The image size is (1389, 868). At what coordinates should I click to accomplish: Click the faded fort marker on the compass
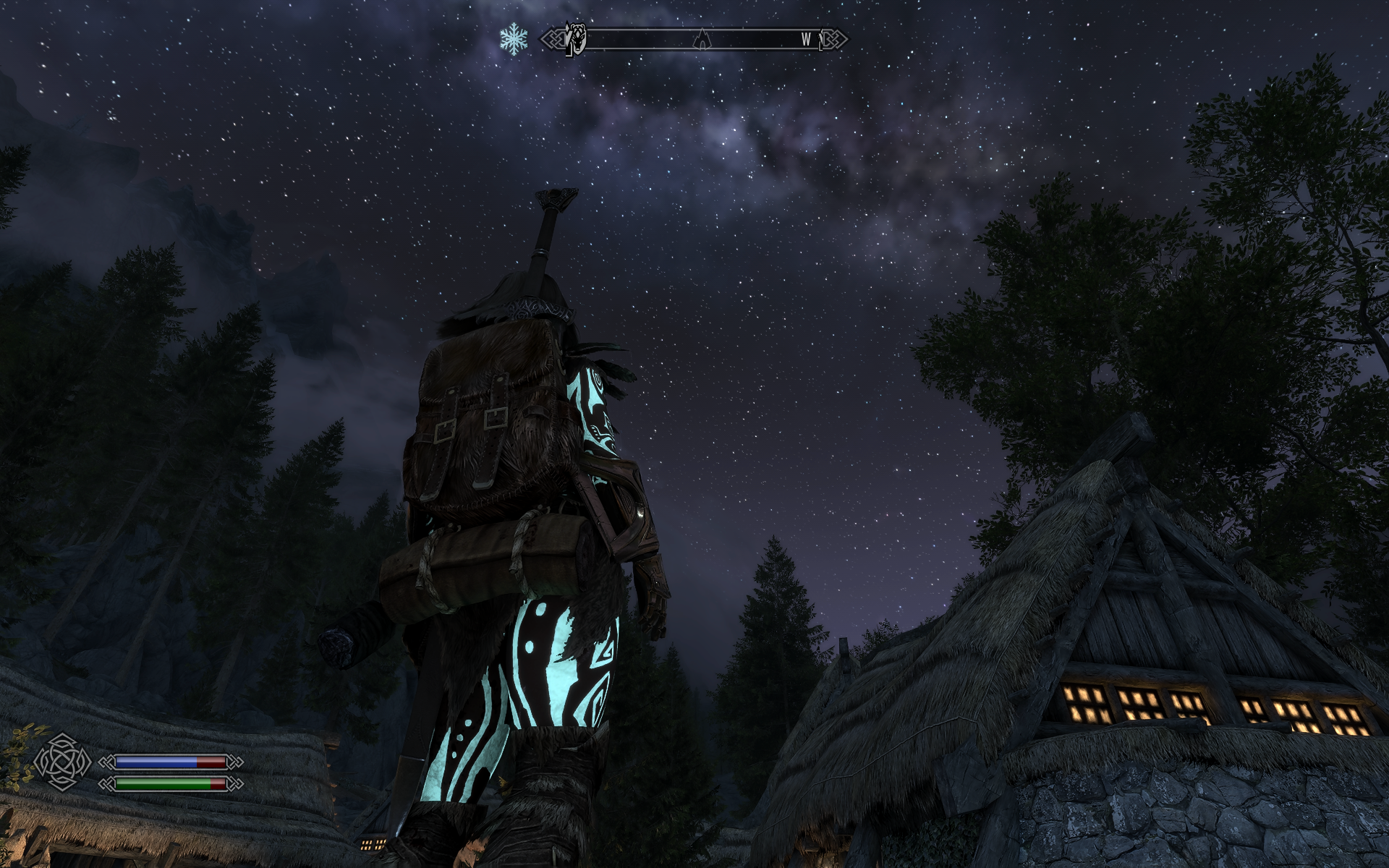point(701,39)
